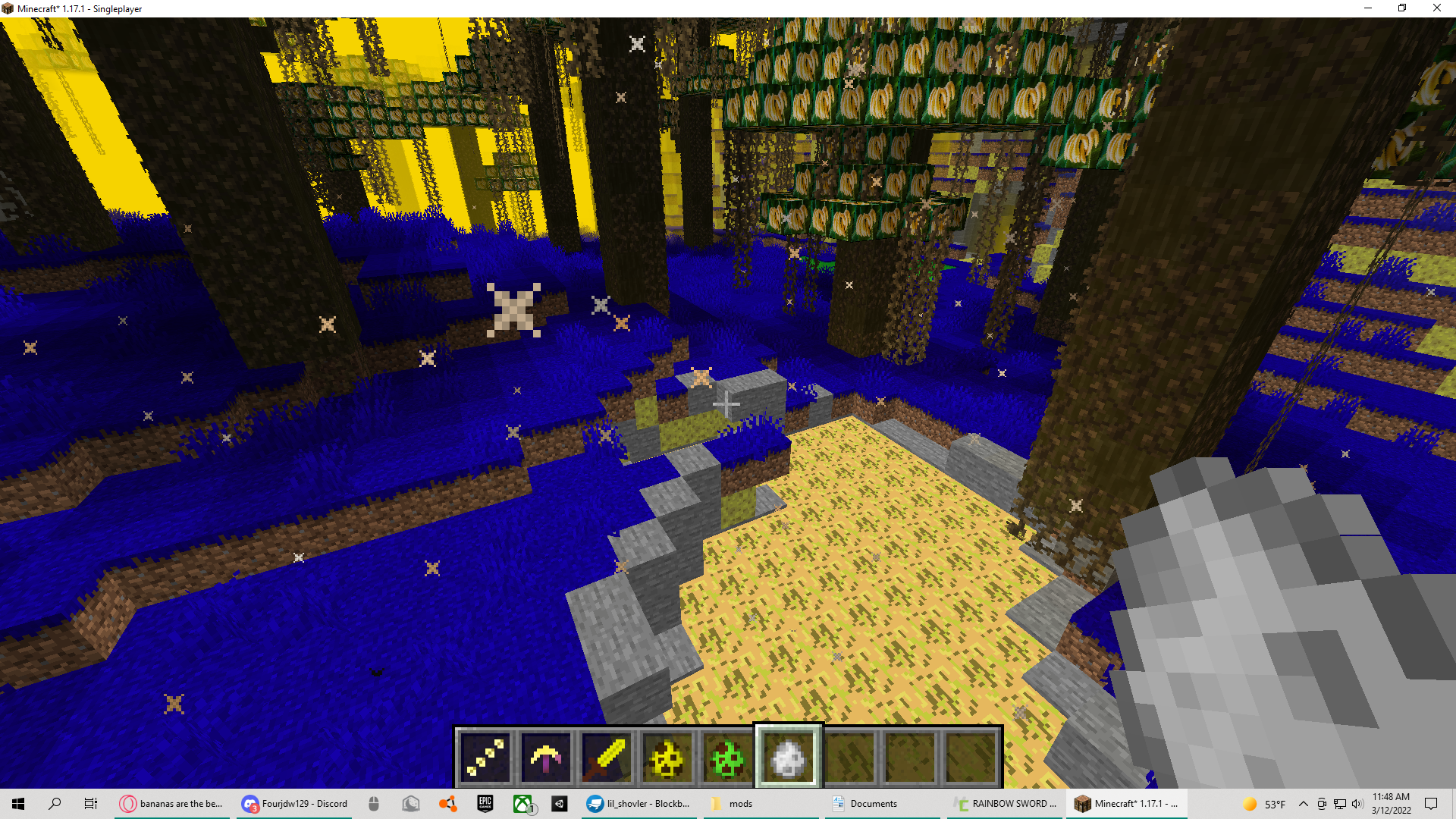Select the gold nuggets item in the first hotbar slot
The width and height of the screenshot is (1456, 819).
pos(485,756)
